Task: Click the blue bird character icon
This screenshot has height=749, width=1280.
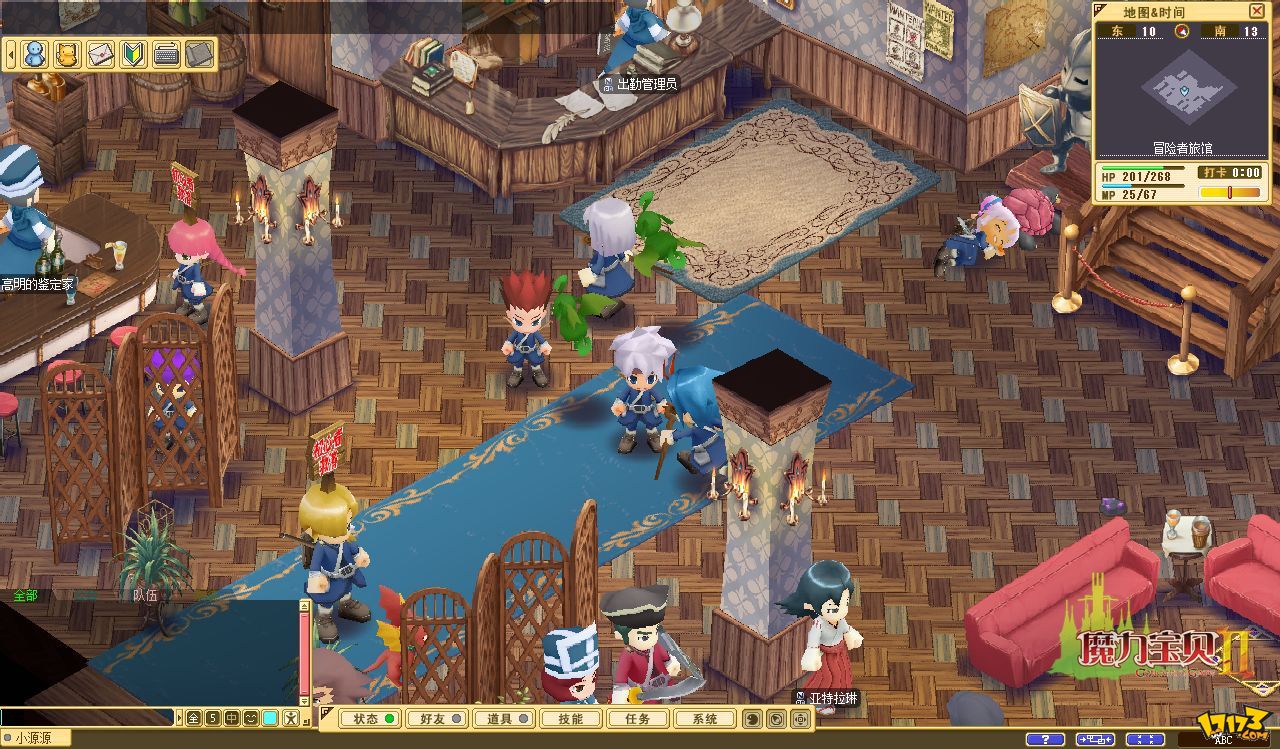Action: coord(35,53)
